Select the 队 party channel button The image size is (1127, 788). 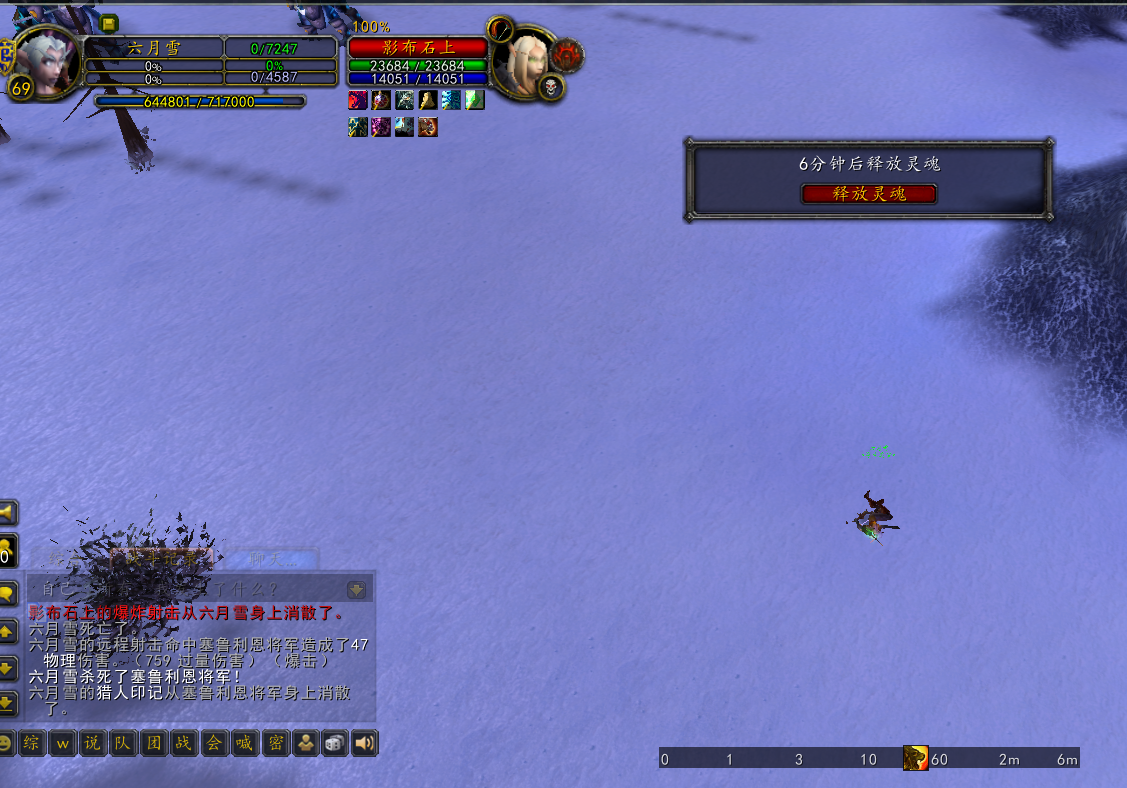pos(122,743)
